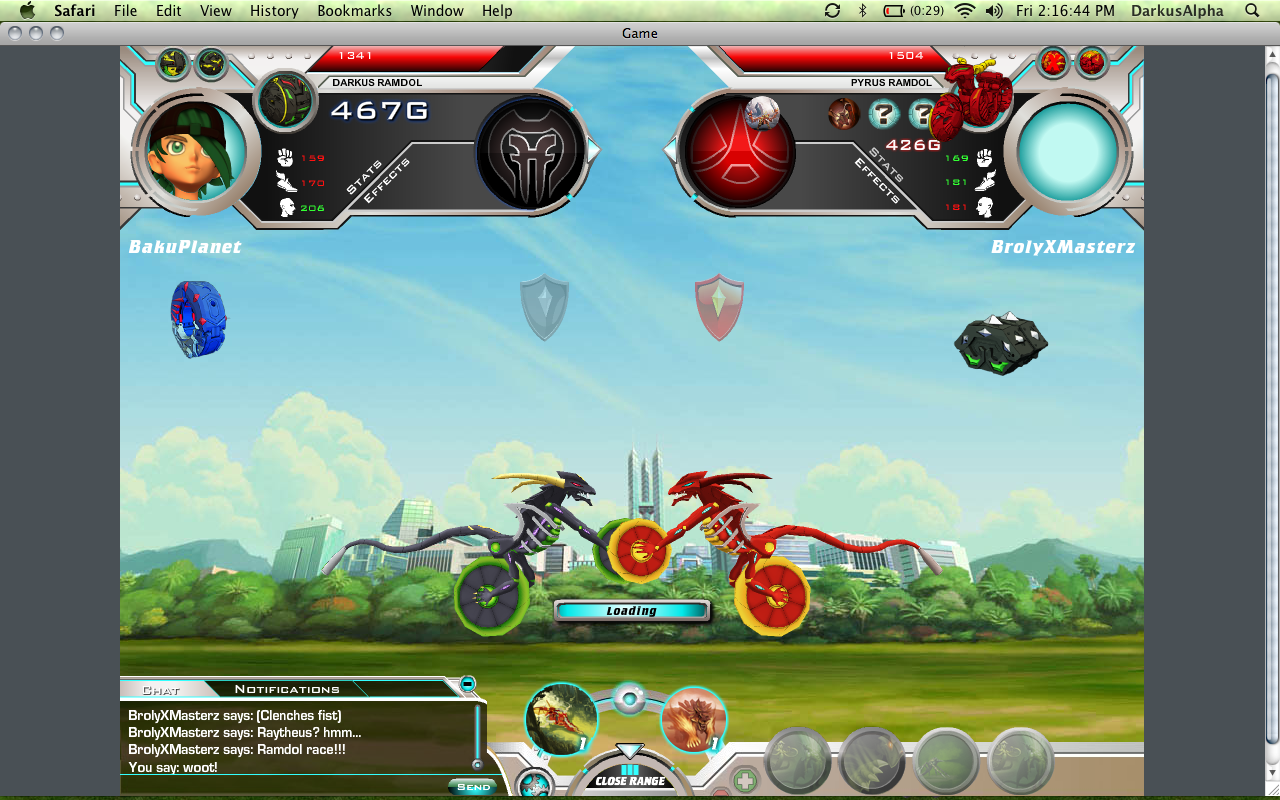Open Safari's History menu

(x=274, y=11)
